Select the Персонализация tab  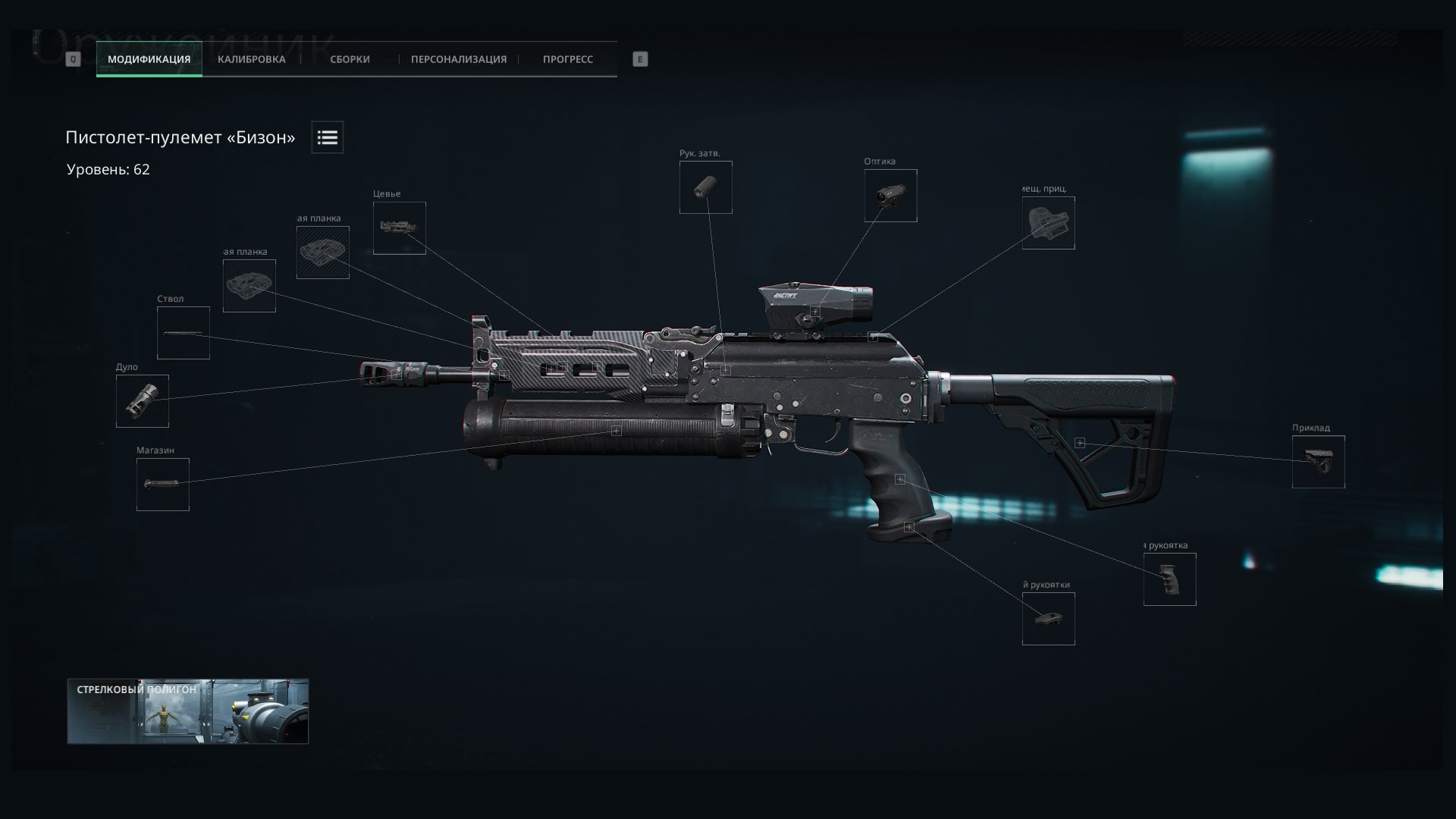[x=458, y=59]
